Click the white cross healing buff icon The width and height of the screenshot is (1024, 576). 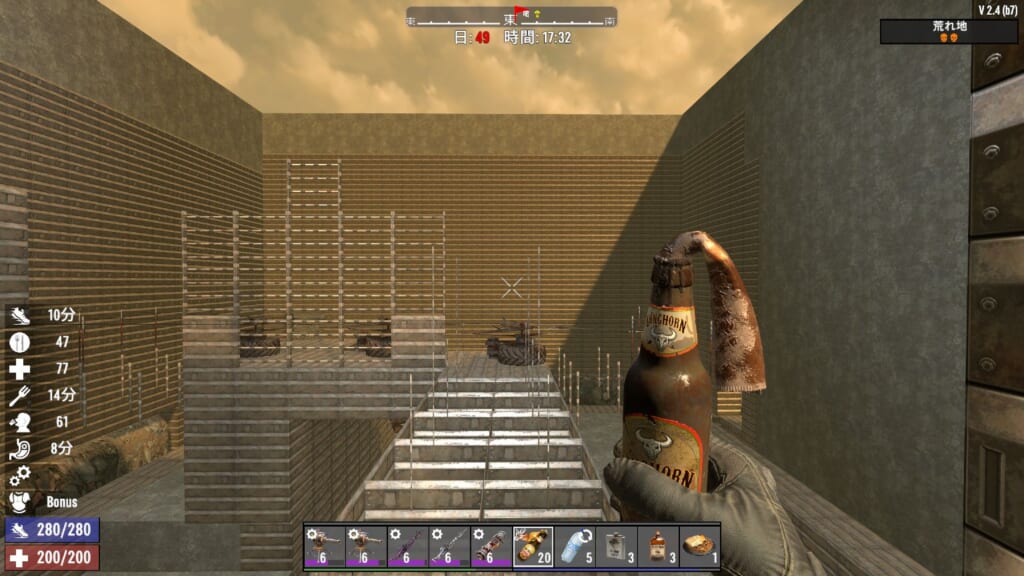pos(20,369)
